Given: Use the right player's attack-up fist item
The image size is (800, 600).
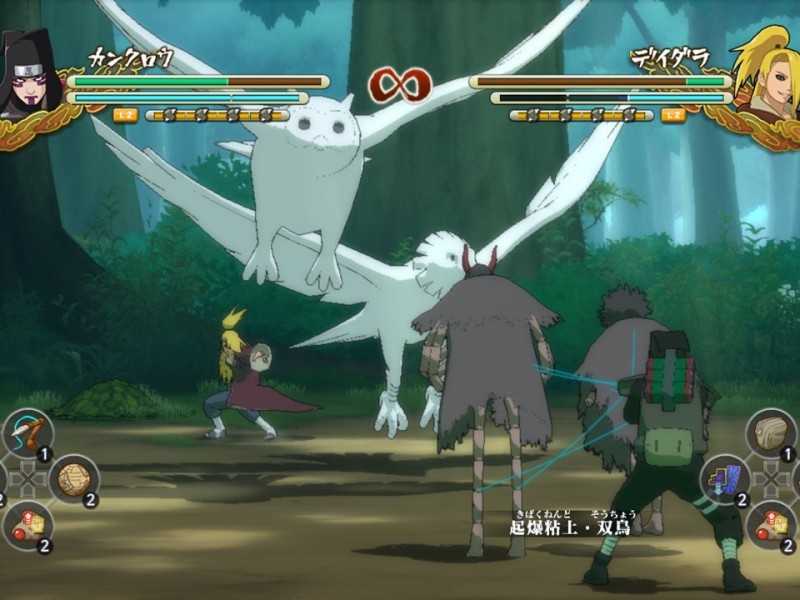Looking at the screenshot, I should pyautogui.click(x=771, y=525).
